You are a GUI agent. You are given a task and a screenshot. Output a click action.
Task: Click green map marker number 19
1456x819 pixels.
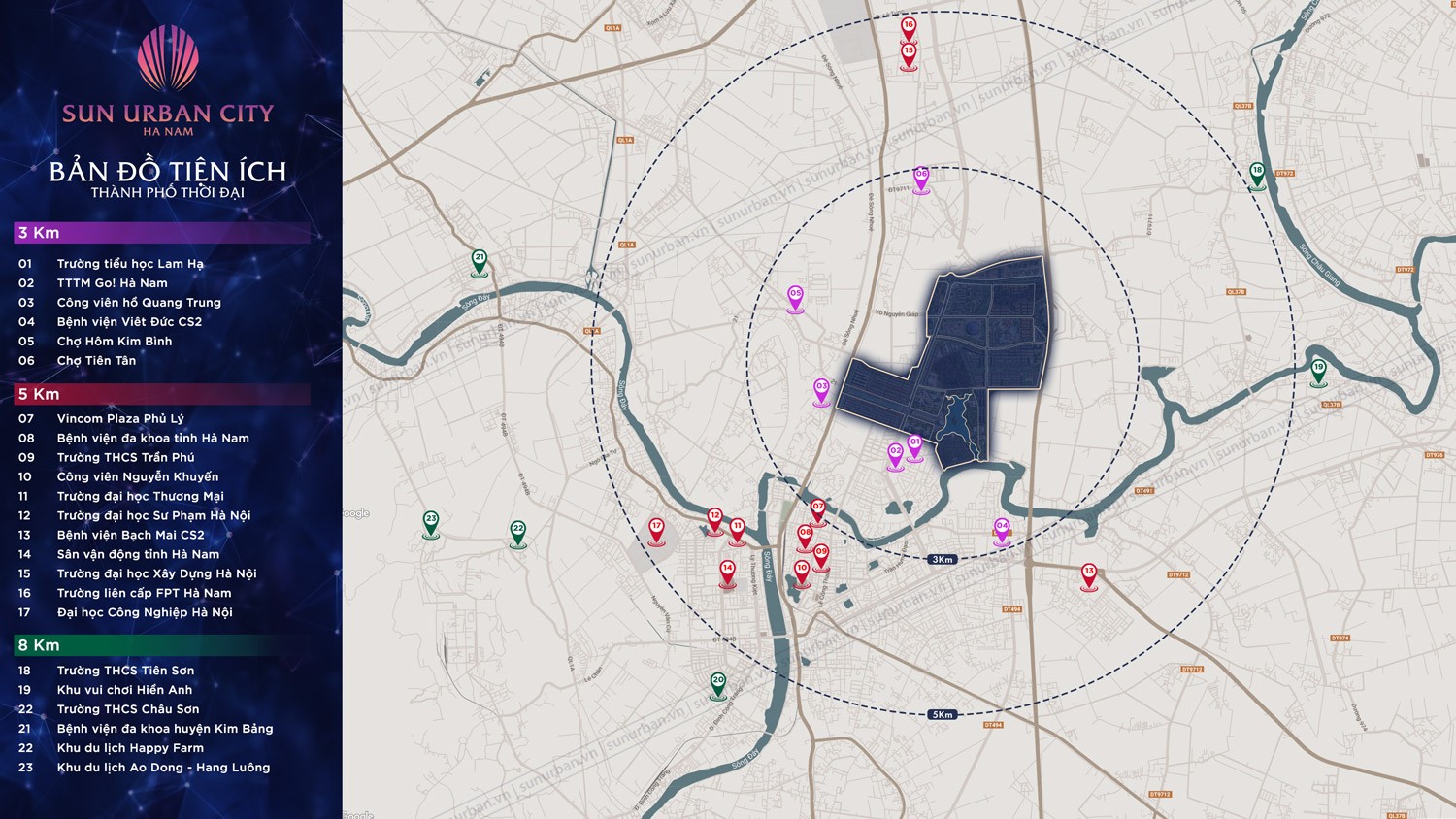[1318, 371]
